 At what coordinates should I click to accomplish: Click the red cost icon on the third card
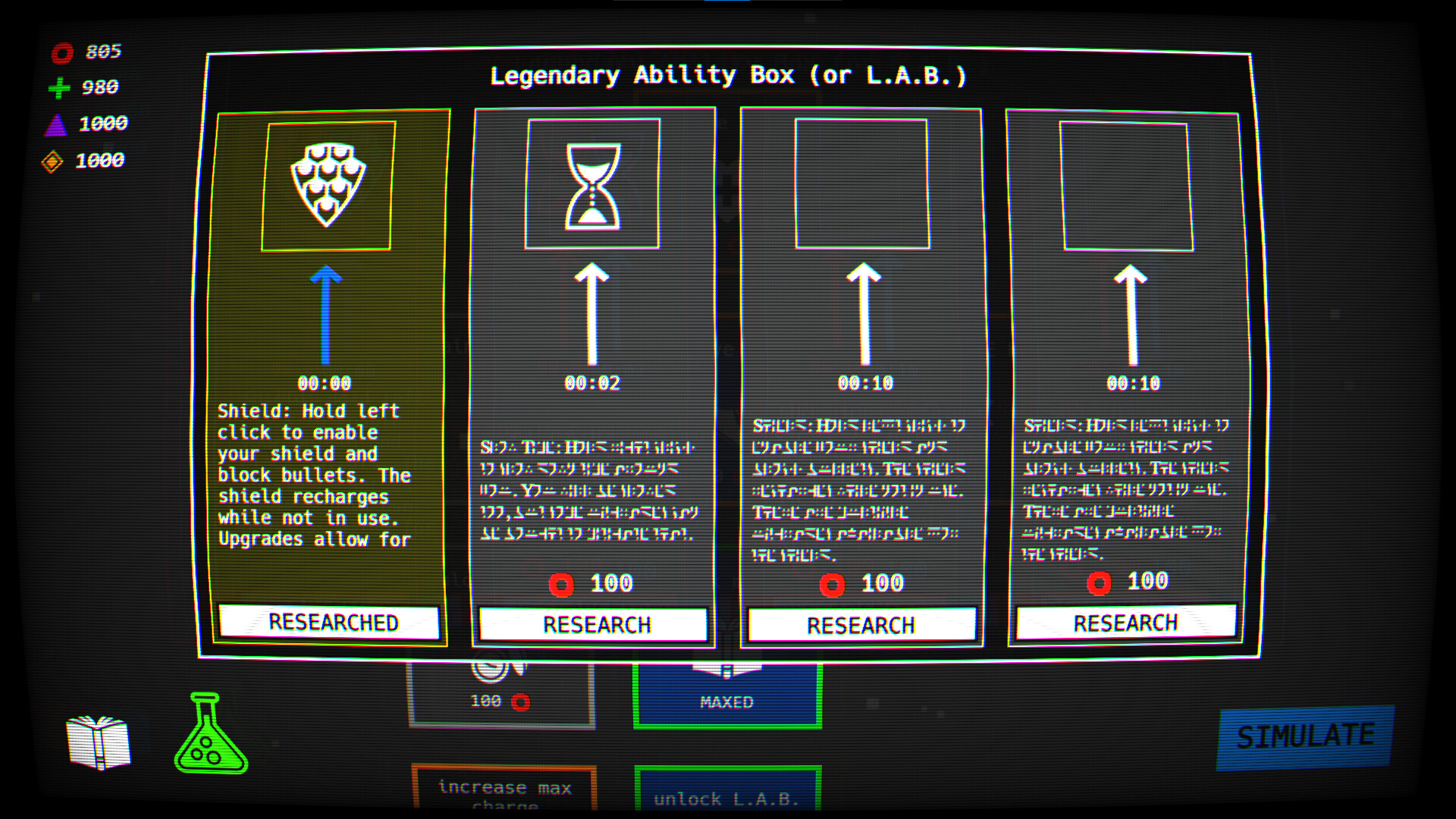point(834,583)
